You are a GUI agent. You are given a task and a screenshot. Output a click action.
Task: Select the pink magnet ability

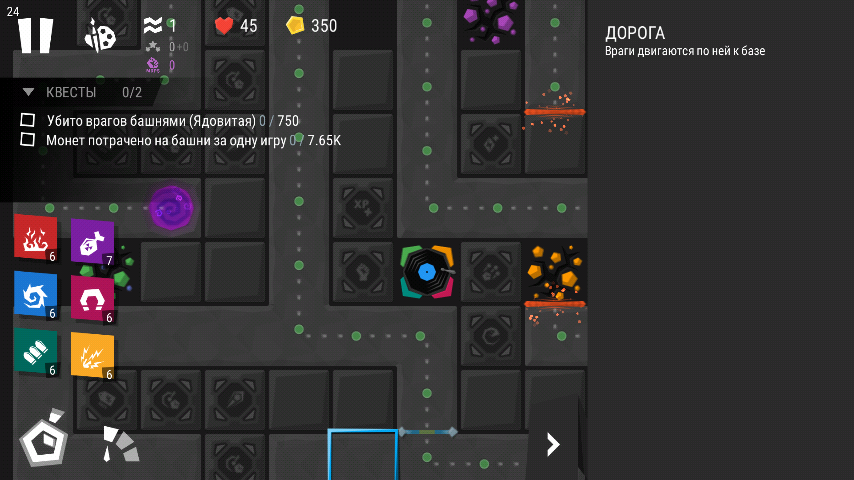tap(91, 298)
